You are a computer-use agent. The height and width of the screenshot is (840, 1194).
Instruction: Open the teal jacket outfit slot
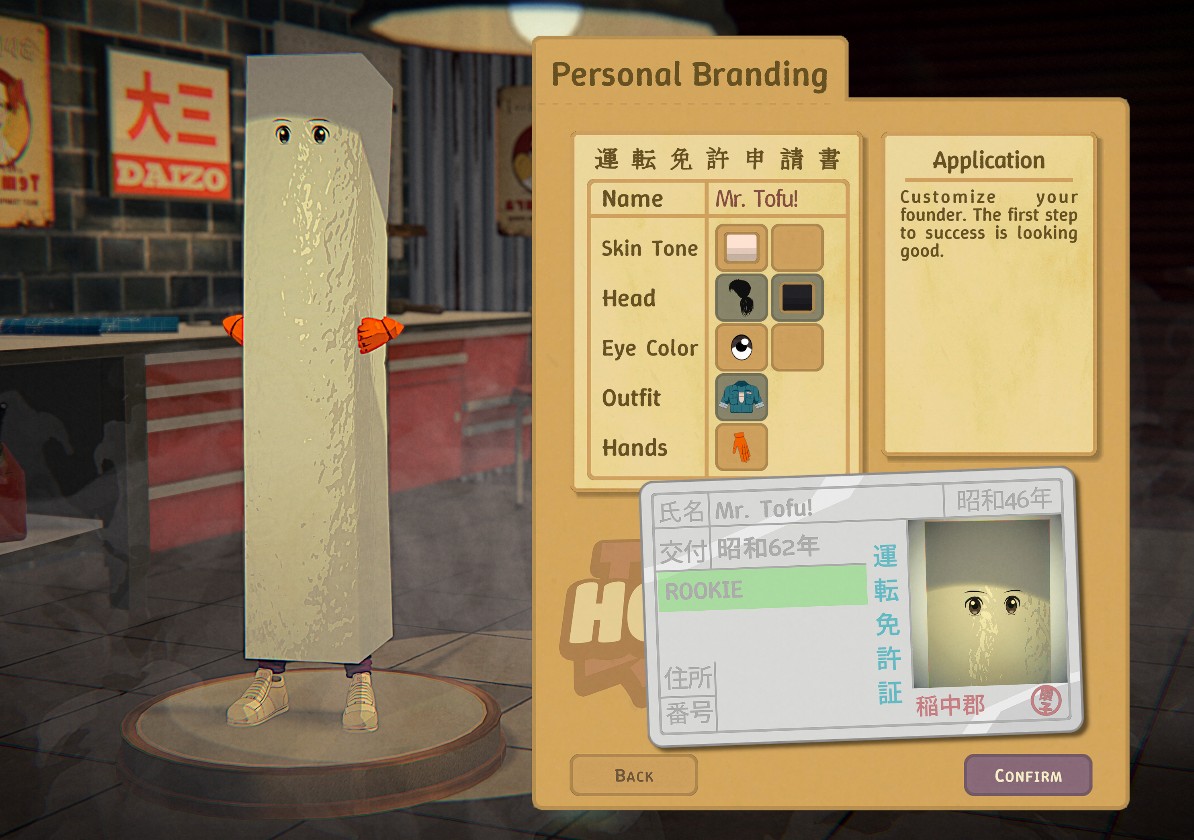(x=741, y=397)
